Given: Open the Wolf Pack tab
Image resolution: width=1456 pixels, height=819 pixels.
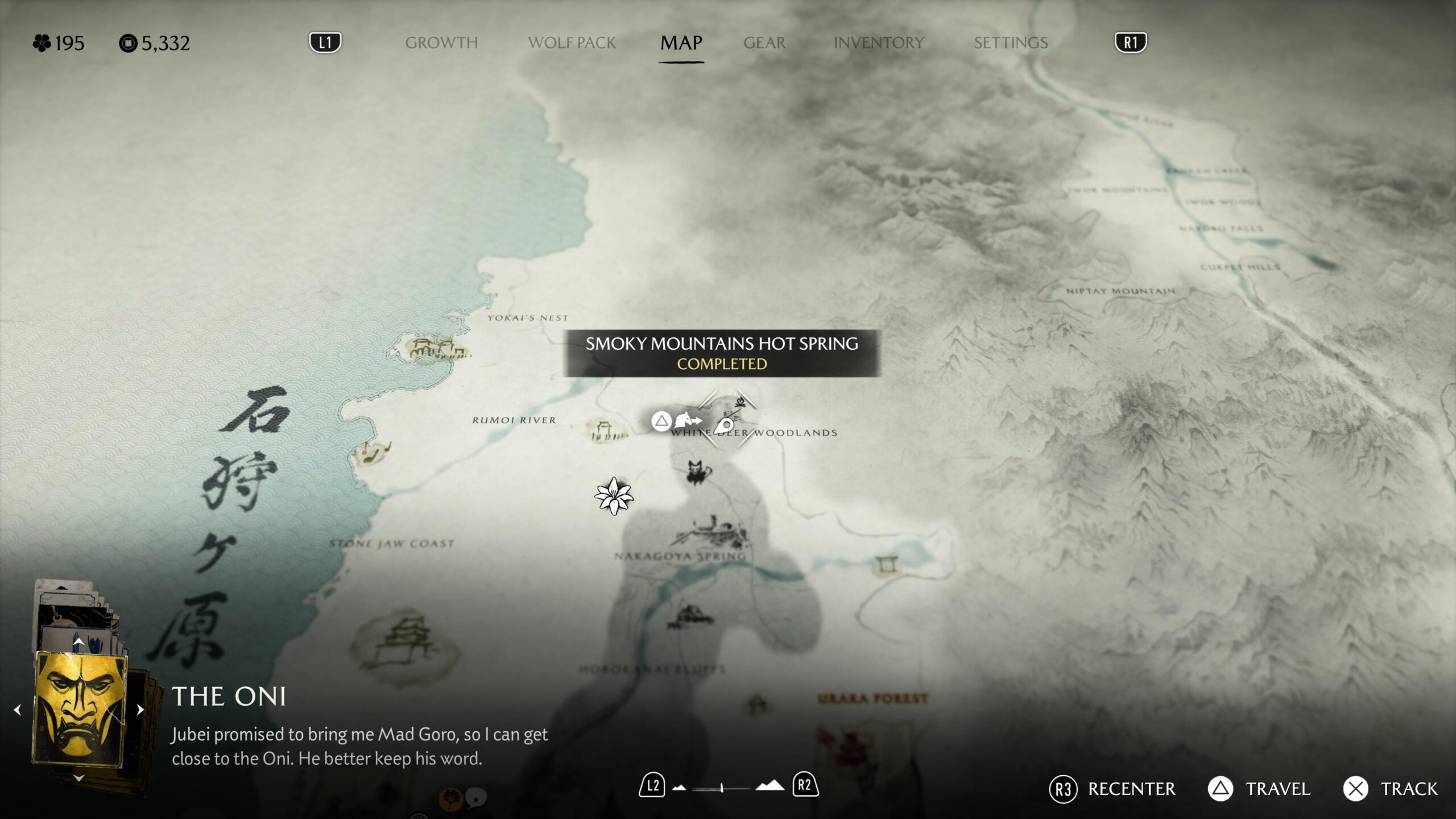Looking at the screenshot, I should (x=572, y=43).
